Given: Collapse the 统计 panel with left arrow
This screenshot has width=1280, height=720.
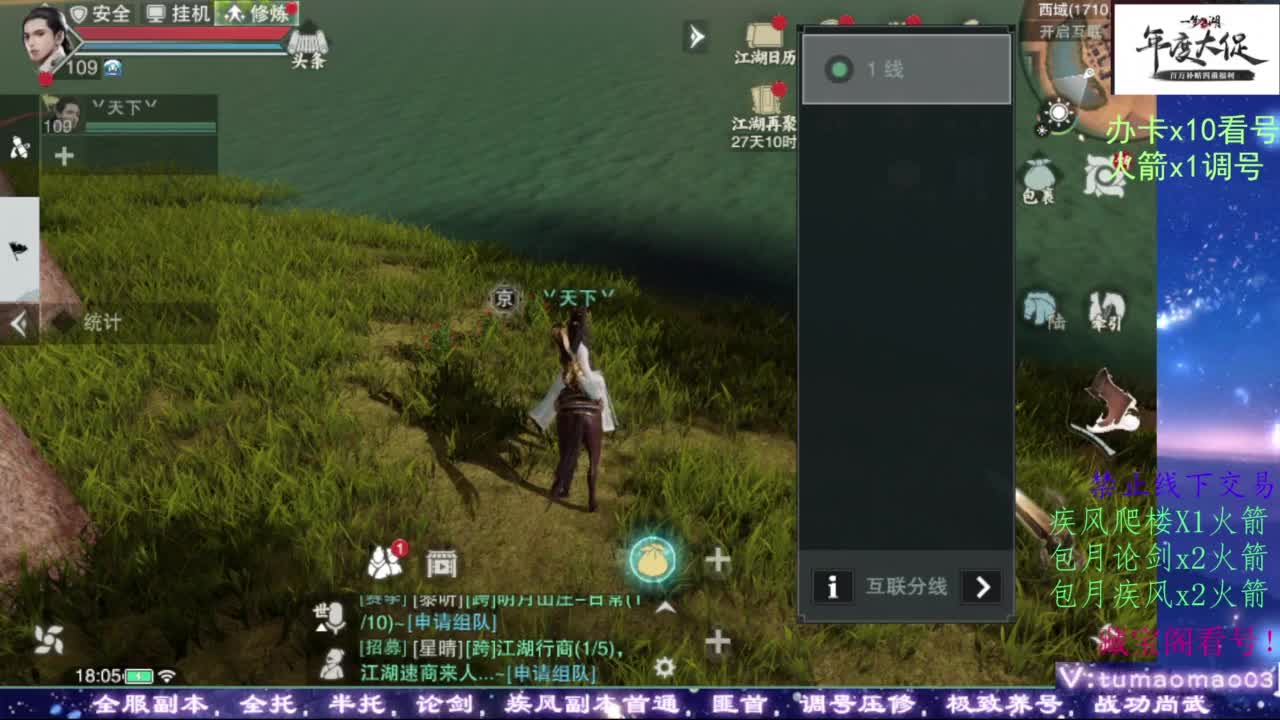Looking at the screenshot, I should coord(17,323).
